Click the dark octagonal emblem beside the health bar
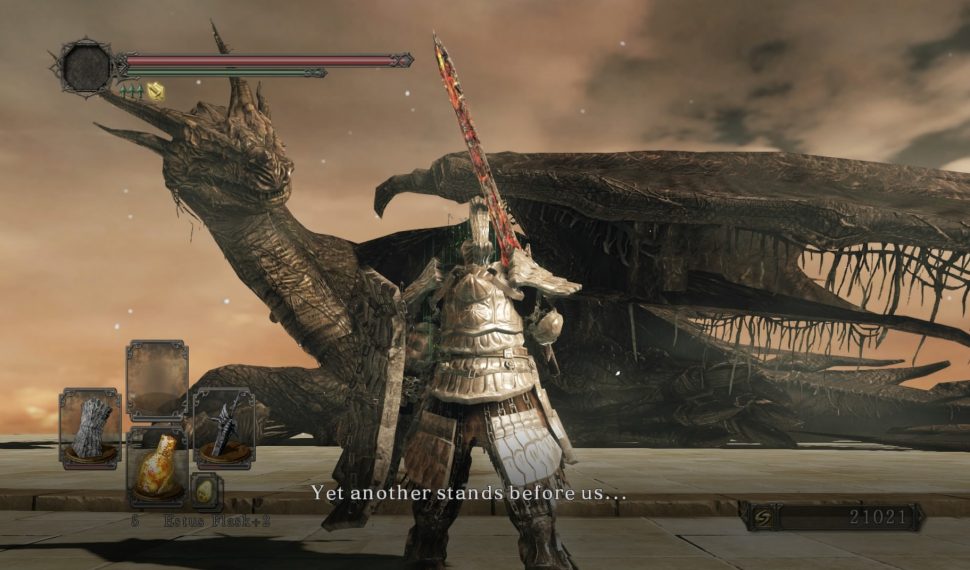This screenshot has height=570, width=970. pos(85,67)
